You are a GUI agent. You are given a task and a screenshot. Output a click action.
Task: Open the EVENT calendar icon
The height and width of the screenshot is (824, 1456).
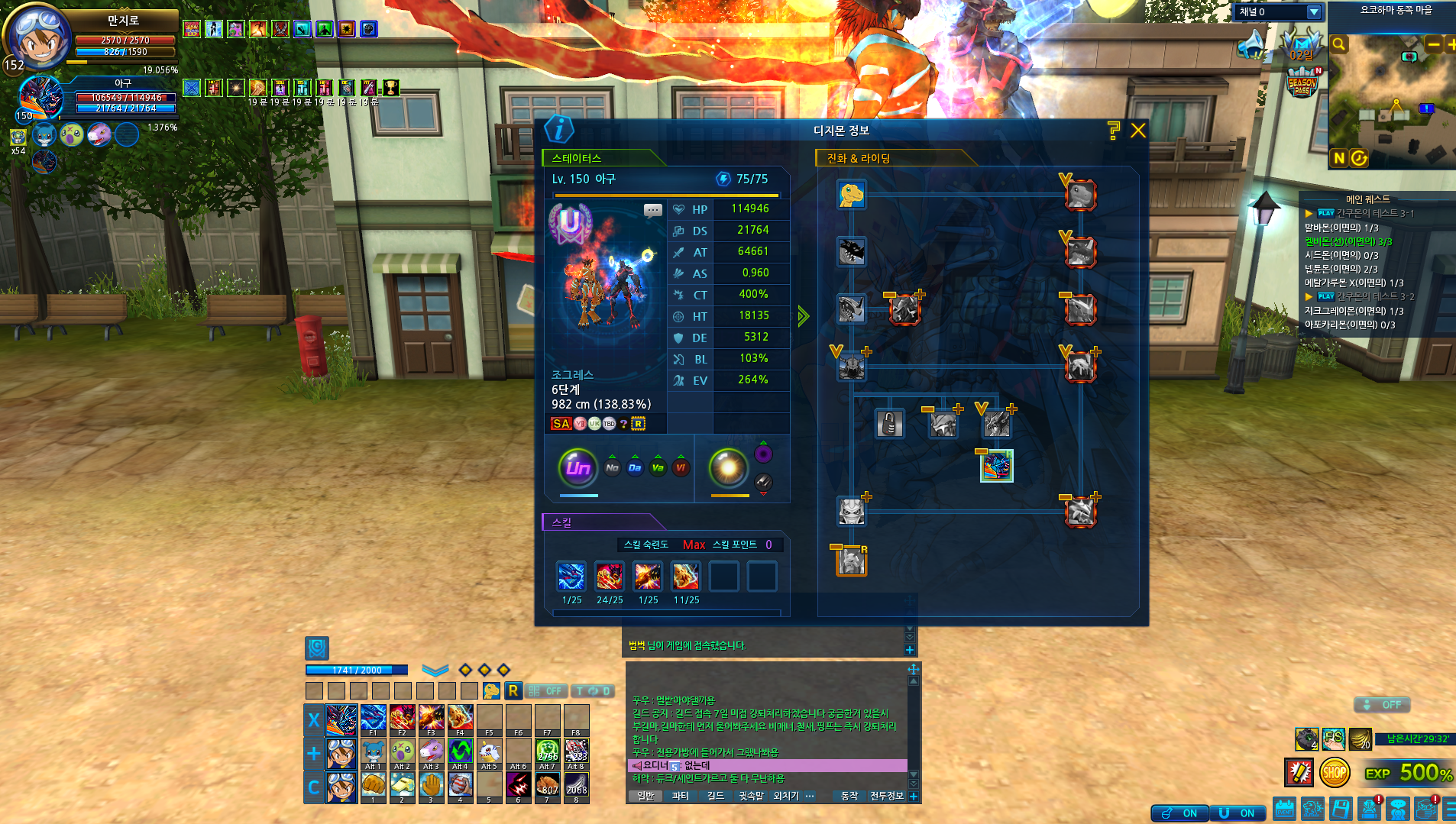(x=1284, y=809)
